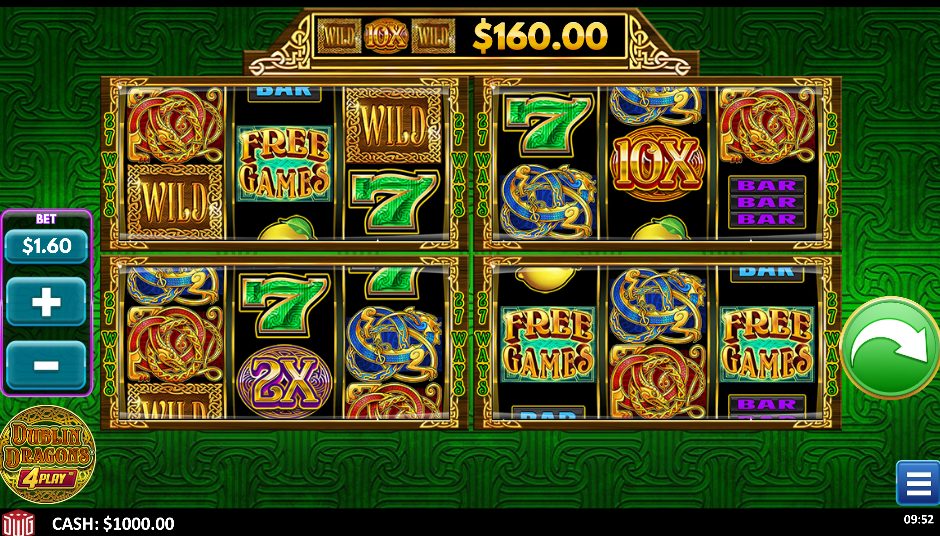Click the red logo icon beside Cash

[x=18, y=523]
